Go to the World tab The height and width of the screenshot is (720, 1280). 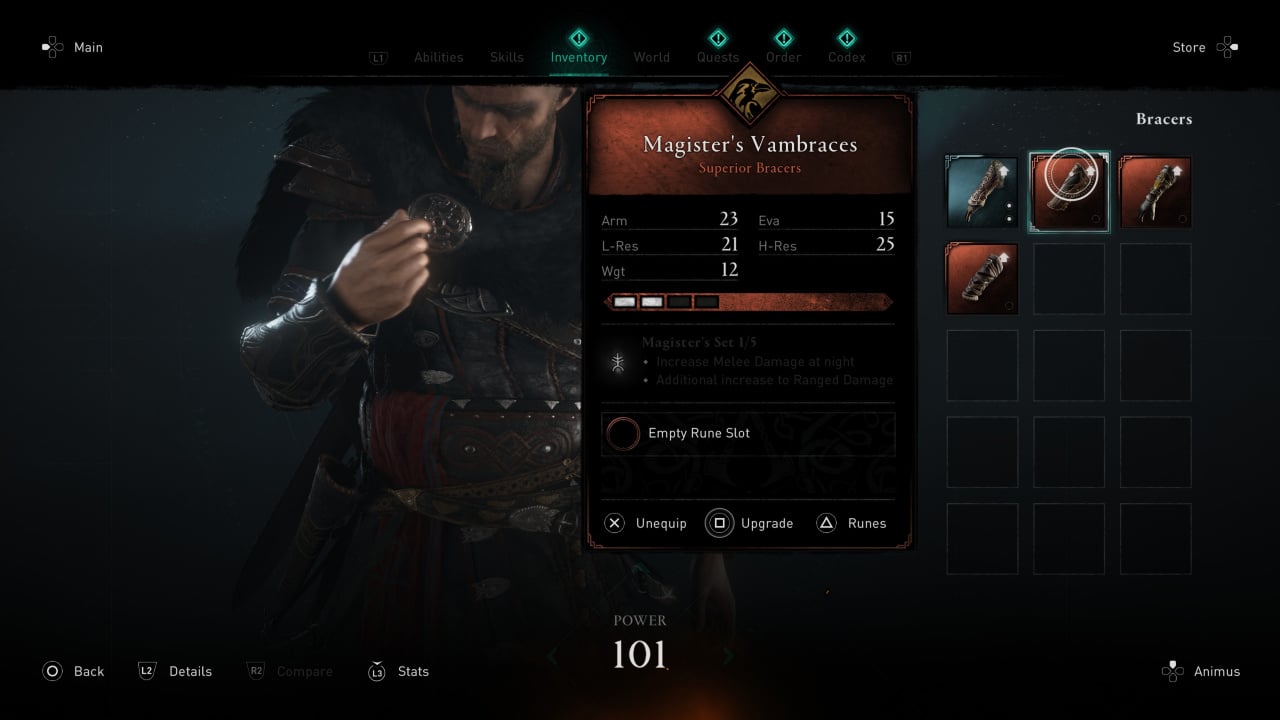(651, 57)
